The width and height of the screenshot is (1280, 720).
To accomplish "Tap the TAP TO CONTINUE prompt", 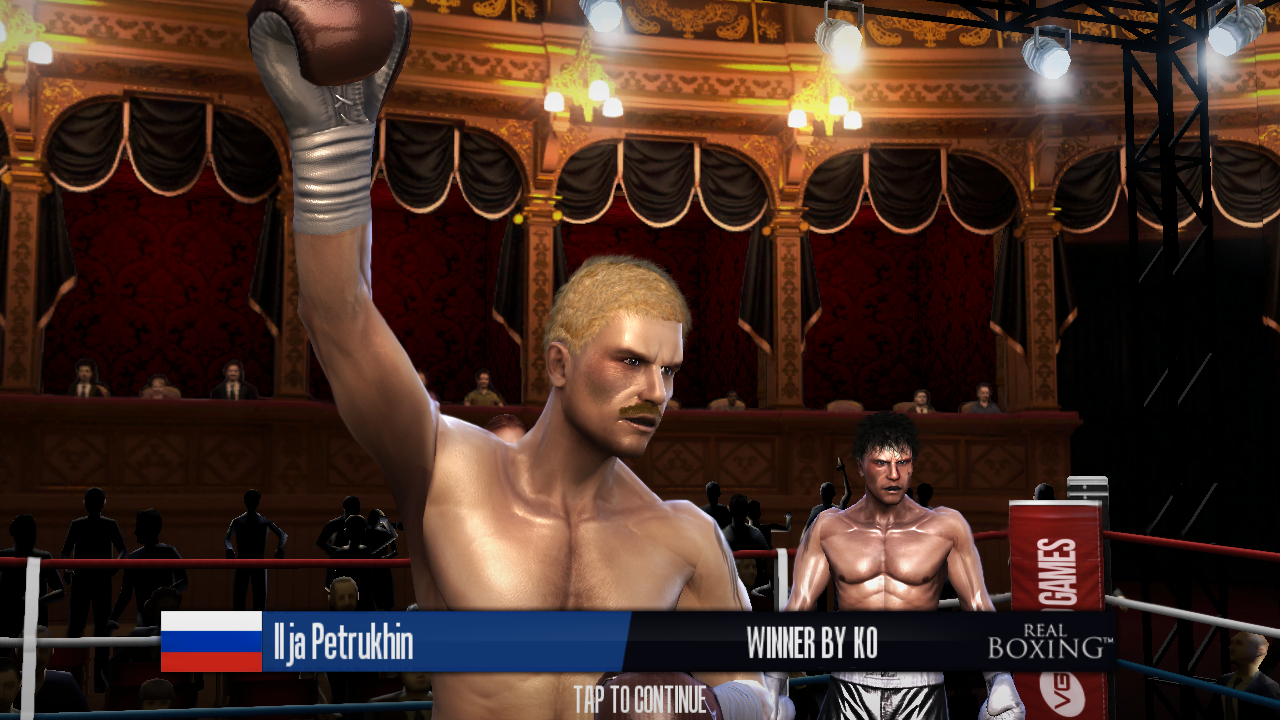I will coord(640,699).
